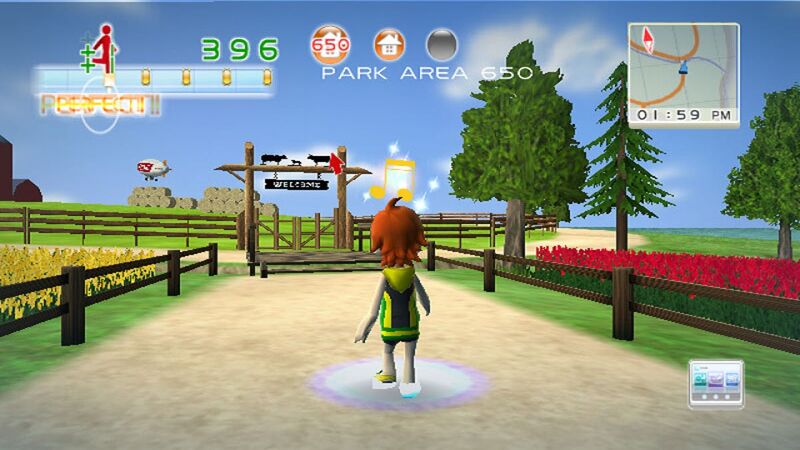
Task: Click the gray orb icon
Action: point(443,46)
